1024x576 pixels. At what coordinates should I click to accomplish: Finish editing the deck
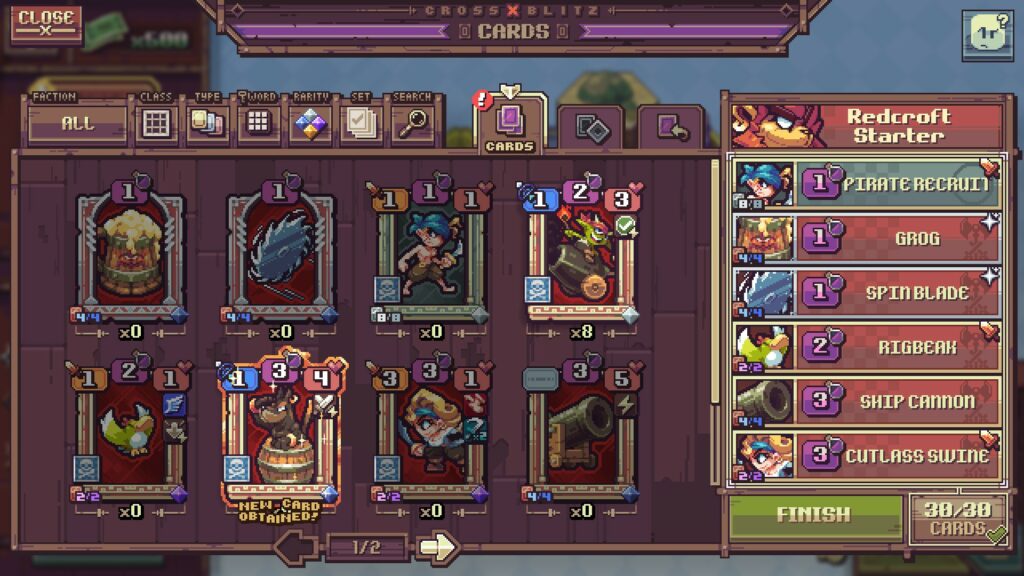[x=813, y=515]
